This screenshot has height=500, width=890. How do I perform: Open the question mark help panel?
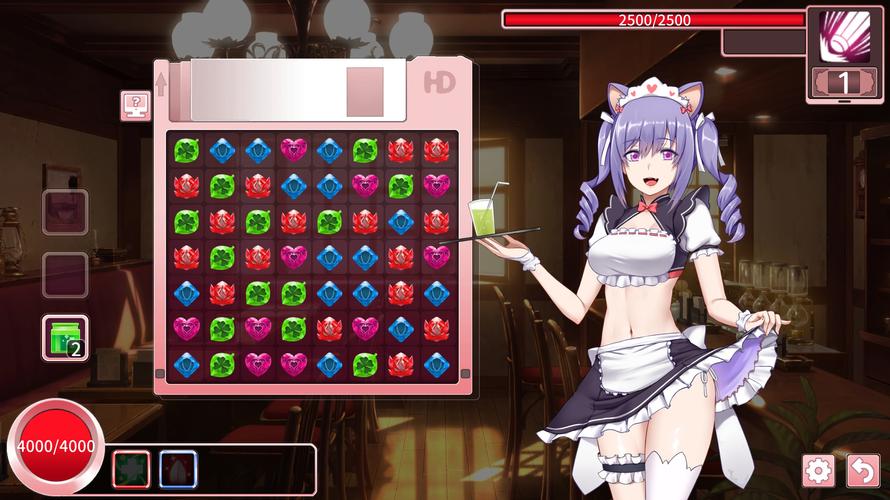pos(135,104)
